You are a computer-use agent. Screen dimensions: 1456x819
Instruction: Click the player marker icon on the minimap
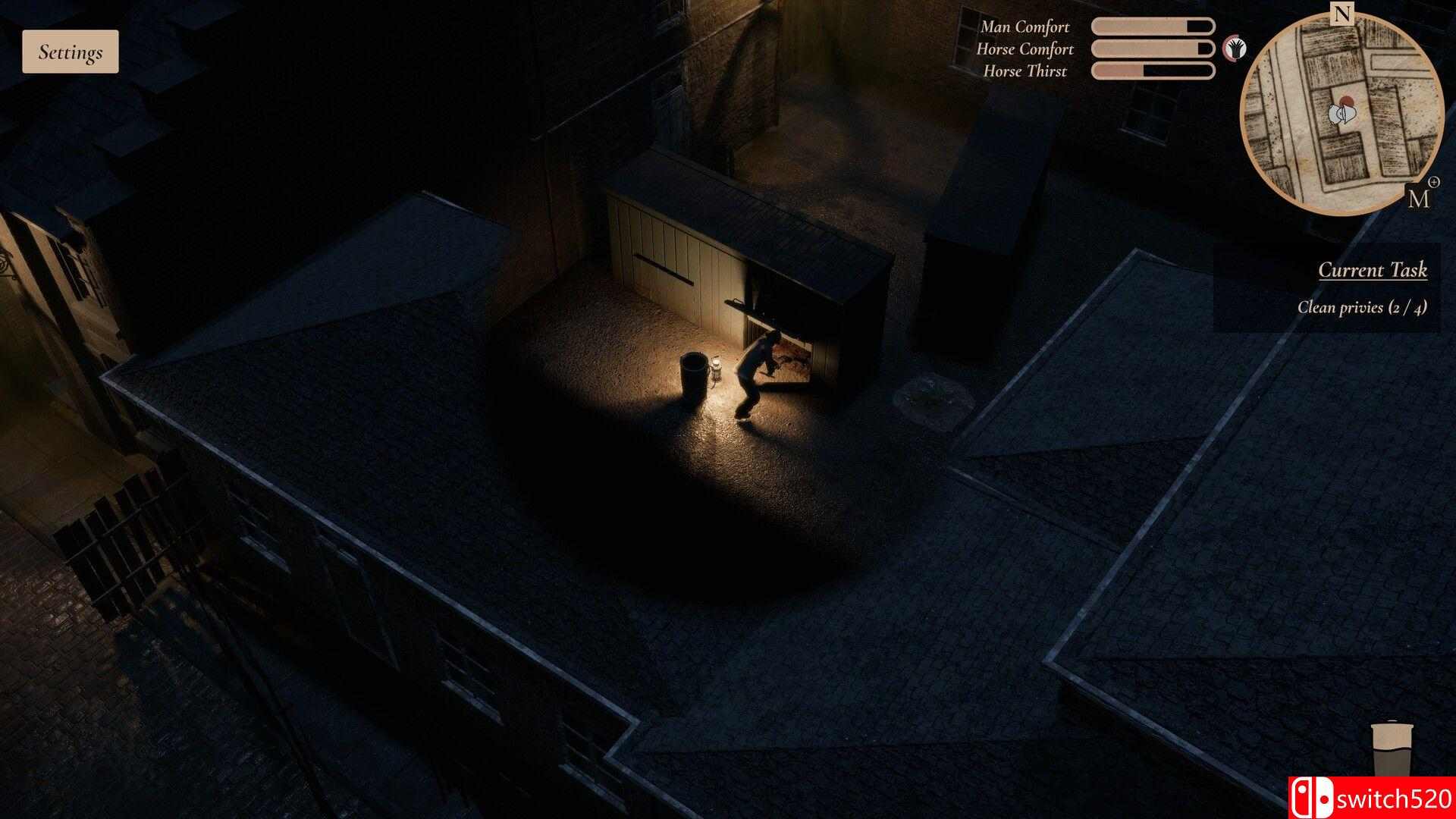click(1341, 114)
